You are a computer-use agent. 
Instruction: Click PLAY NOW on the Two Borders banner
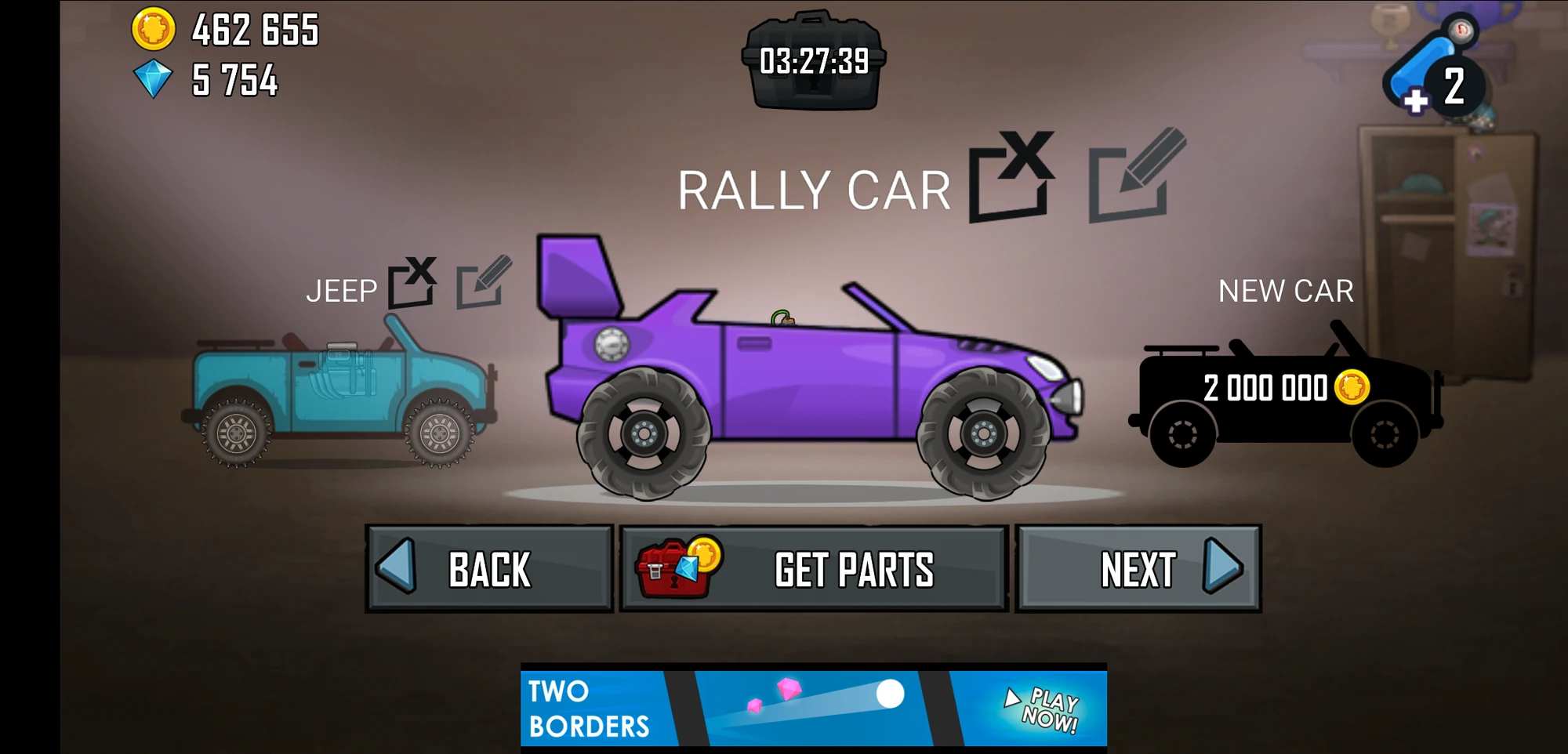tap(1043, 706)
